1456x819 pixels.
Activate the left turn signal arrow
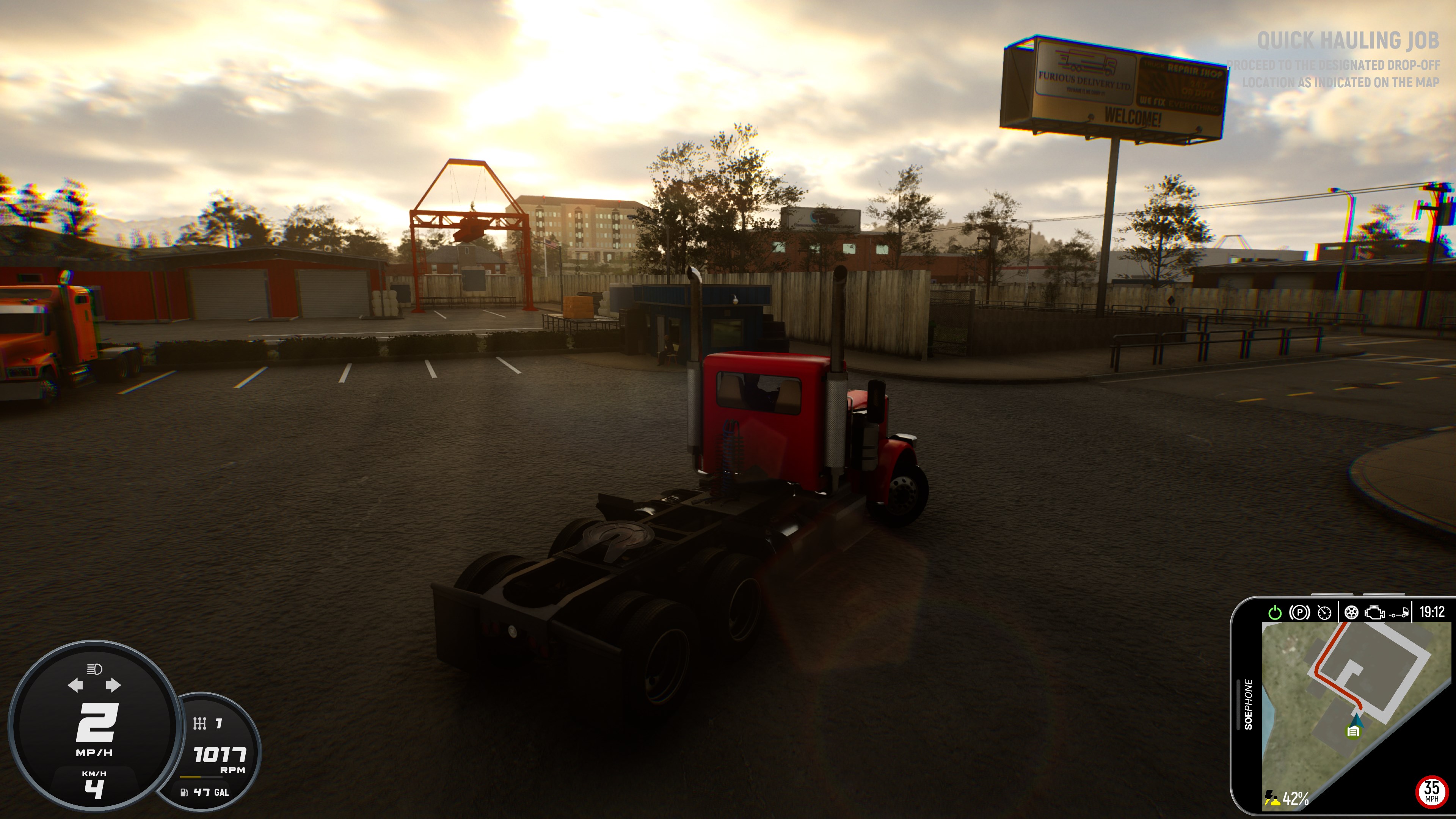[x=75, y=686]
